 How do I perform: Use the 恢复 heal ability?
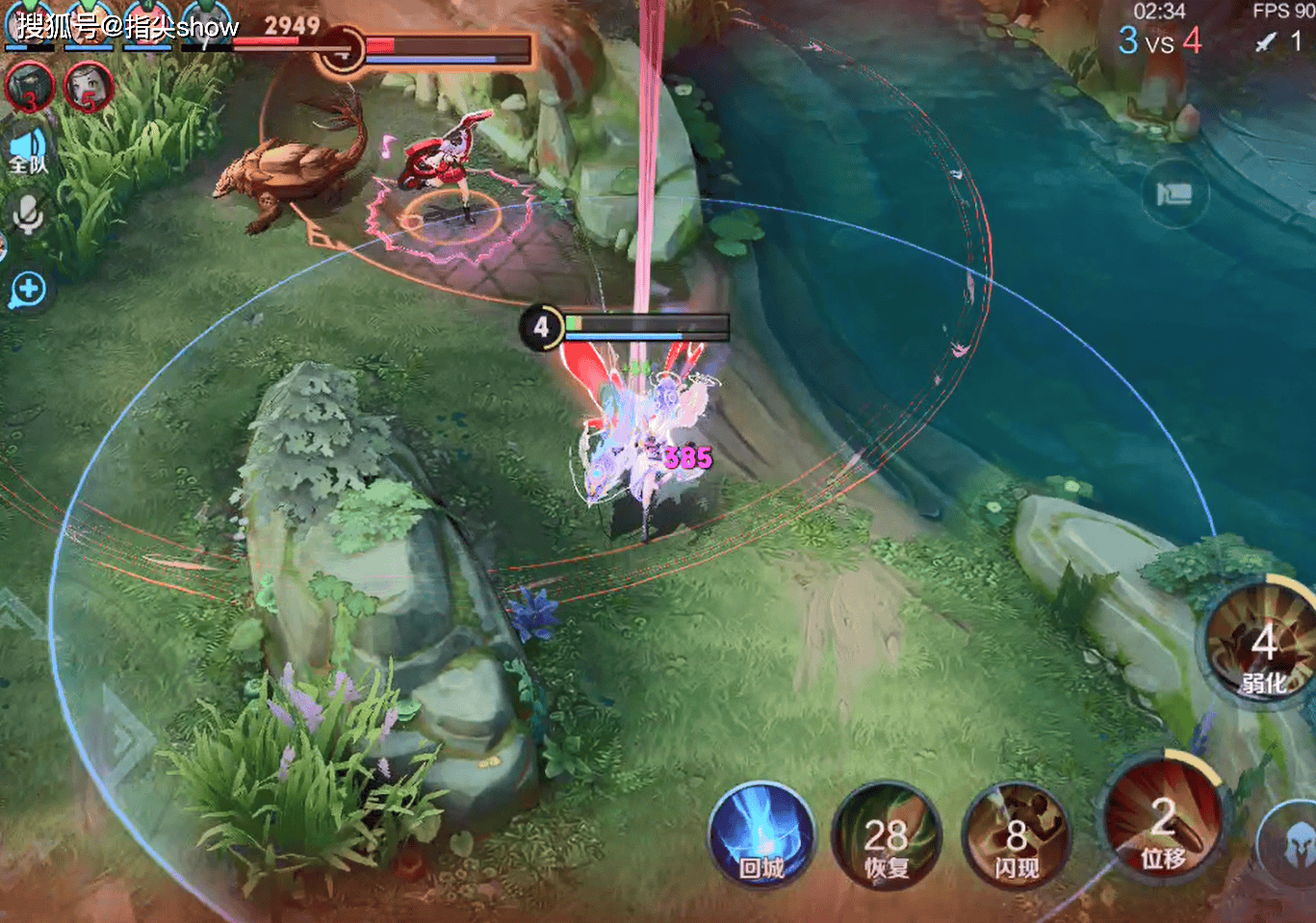point(886,835)
